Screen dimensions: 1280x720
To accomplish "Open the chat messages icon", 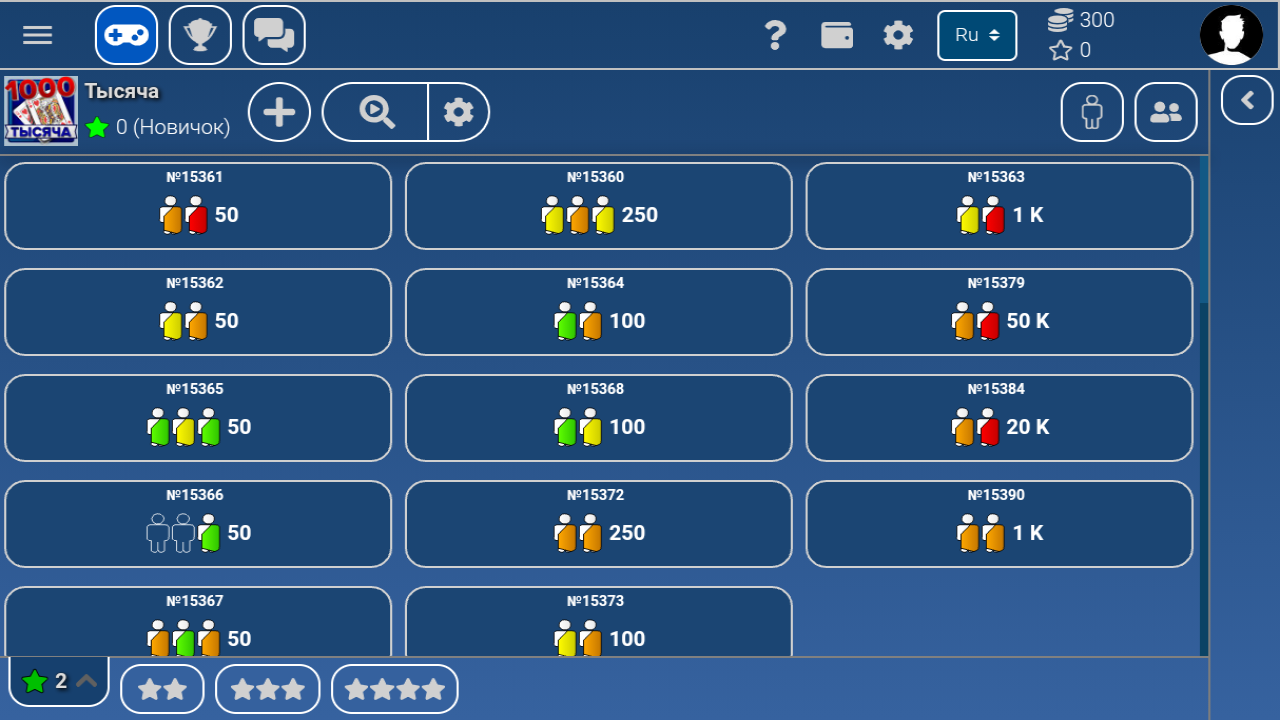I will [273, 34].
